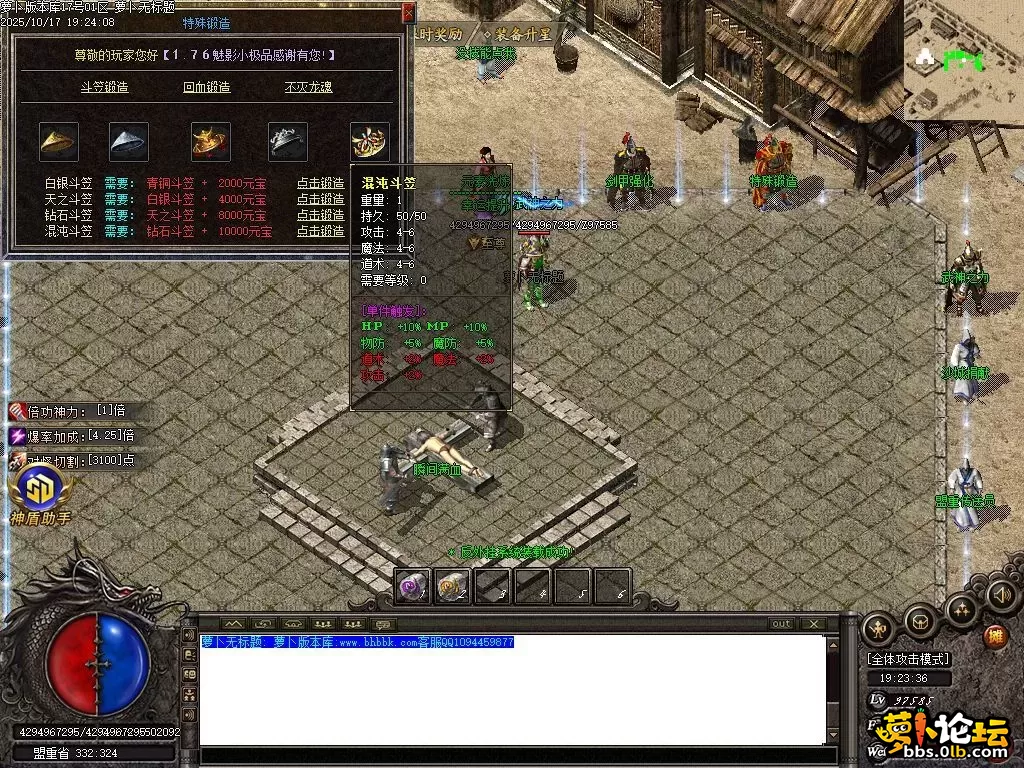Select the golden bamboo hat icon
This screenshot has width=1024, height=768.
pyautogui.click(x=59, y=142)
